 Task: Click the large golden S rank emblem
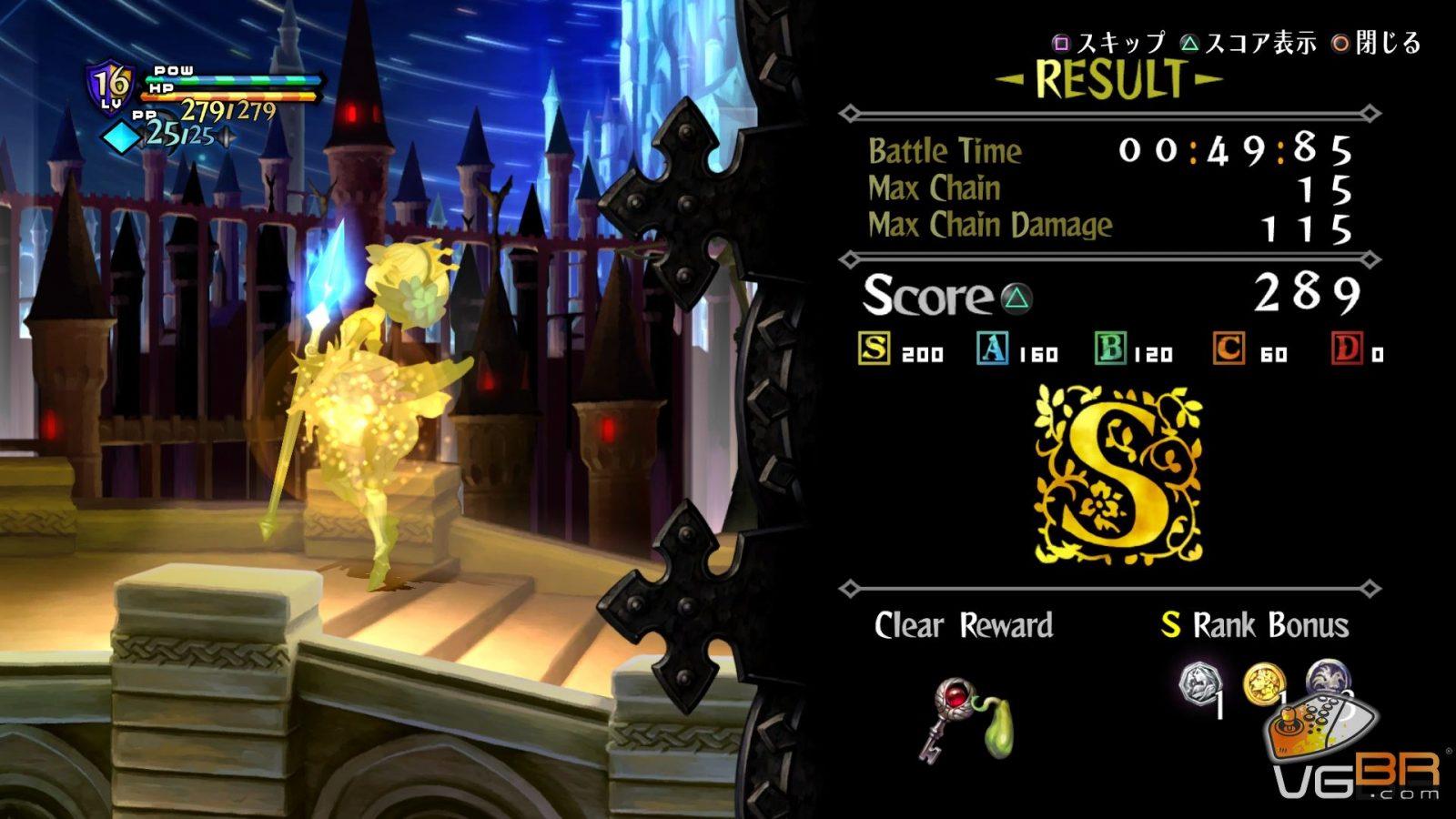pyautogui.click(x=1118, y=473)
